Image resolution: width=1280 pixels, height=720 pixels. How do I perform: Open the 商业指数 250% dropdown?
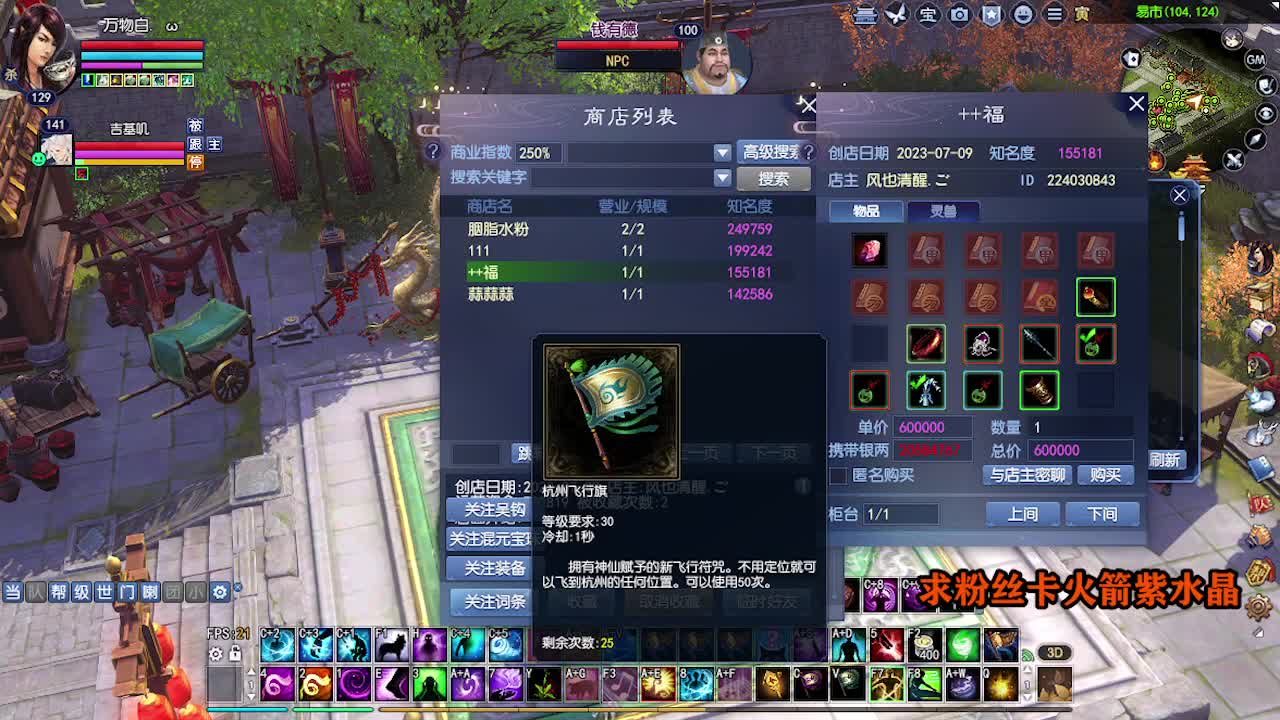(722, 153)
